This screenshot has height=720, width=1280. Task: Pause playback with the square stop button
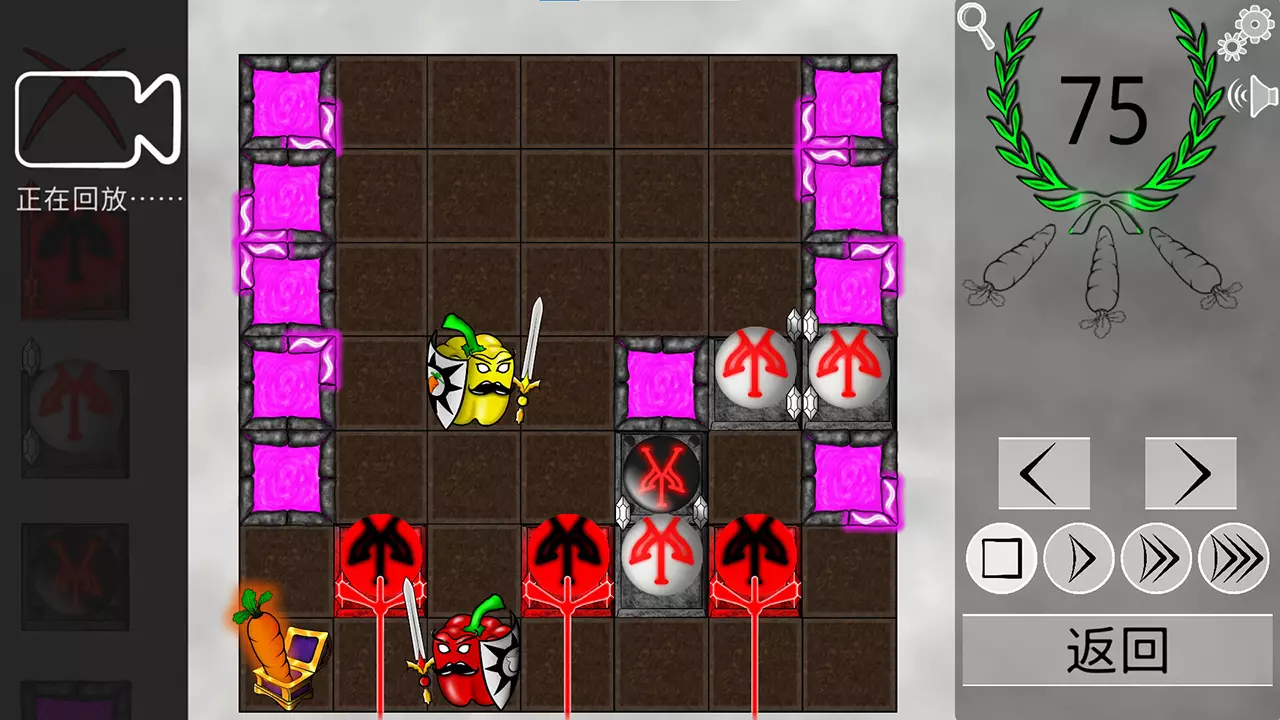[1001, 560]
